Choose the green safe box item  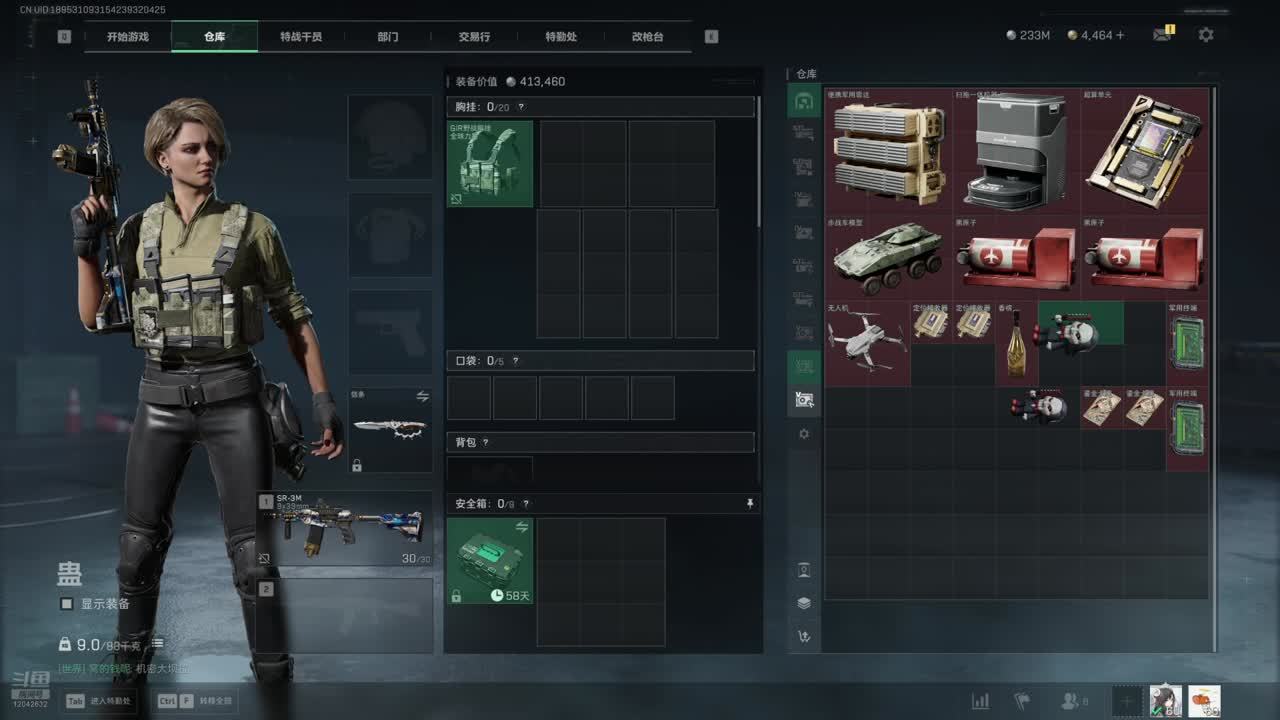pyautogui.click(x=490, y=561)
